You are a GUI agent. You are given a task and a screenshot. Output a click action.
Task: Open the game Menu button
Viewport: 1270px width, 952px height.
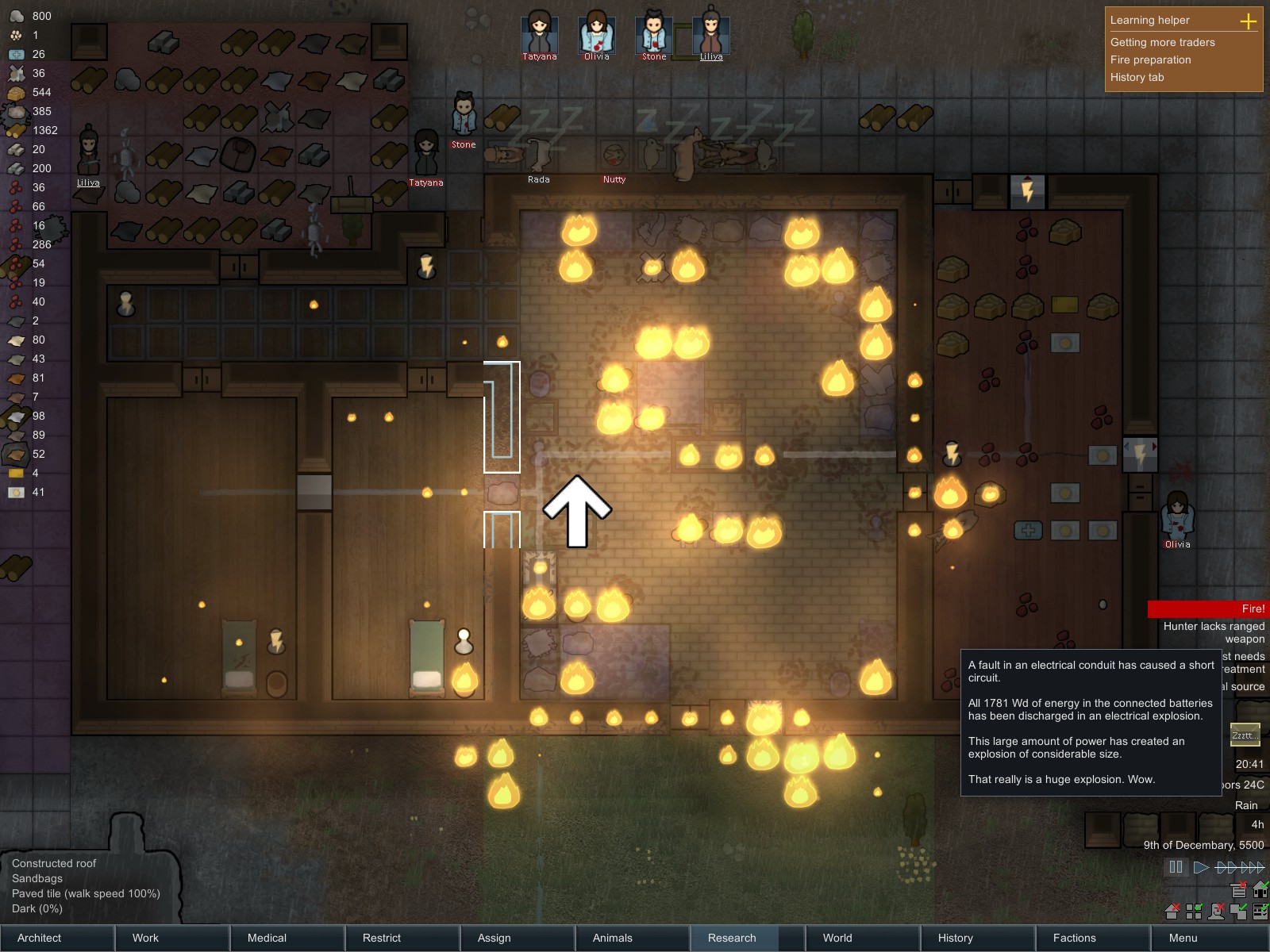[x=1209, y=938]
